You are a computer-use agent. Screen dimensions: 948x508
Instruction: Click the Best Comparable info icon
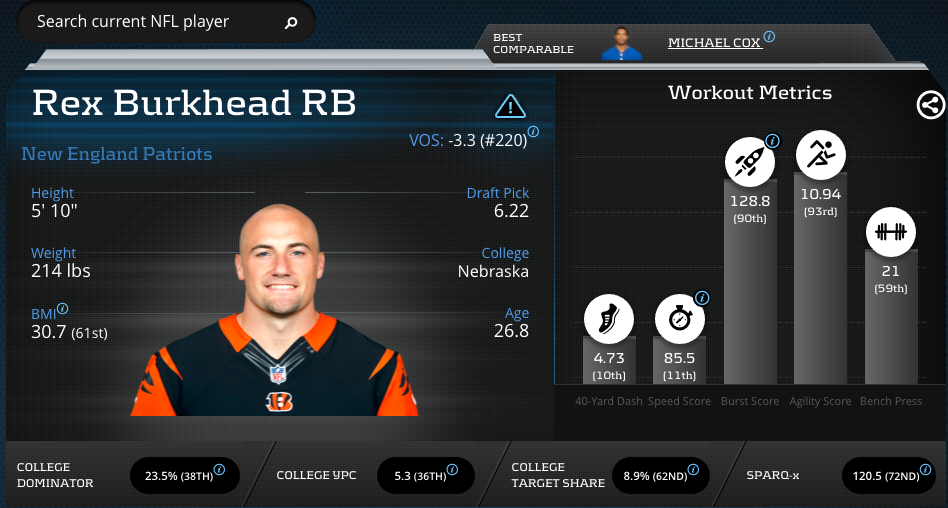[769, 37]
